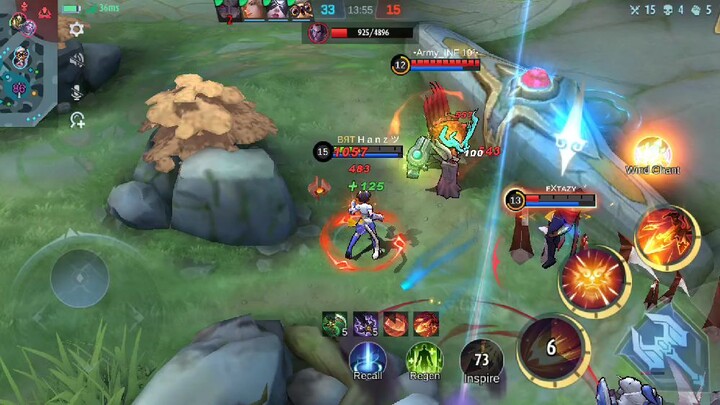Activate the Recall spell
This screenshot has height=405, width=720.
pos(368,359)
